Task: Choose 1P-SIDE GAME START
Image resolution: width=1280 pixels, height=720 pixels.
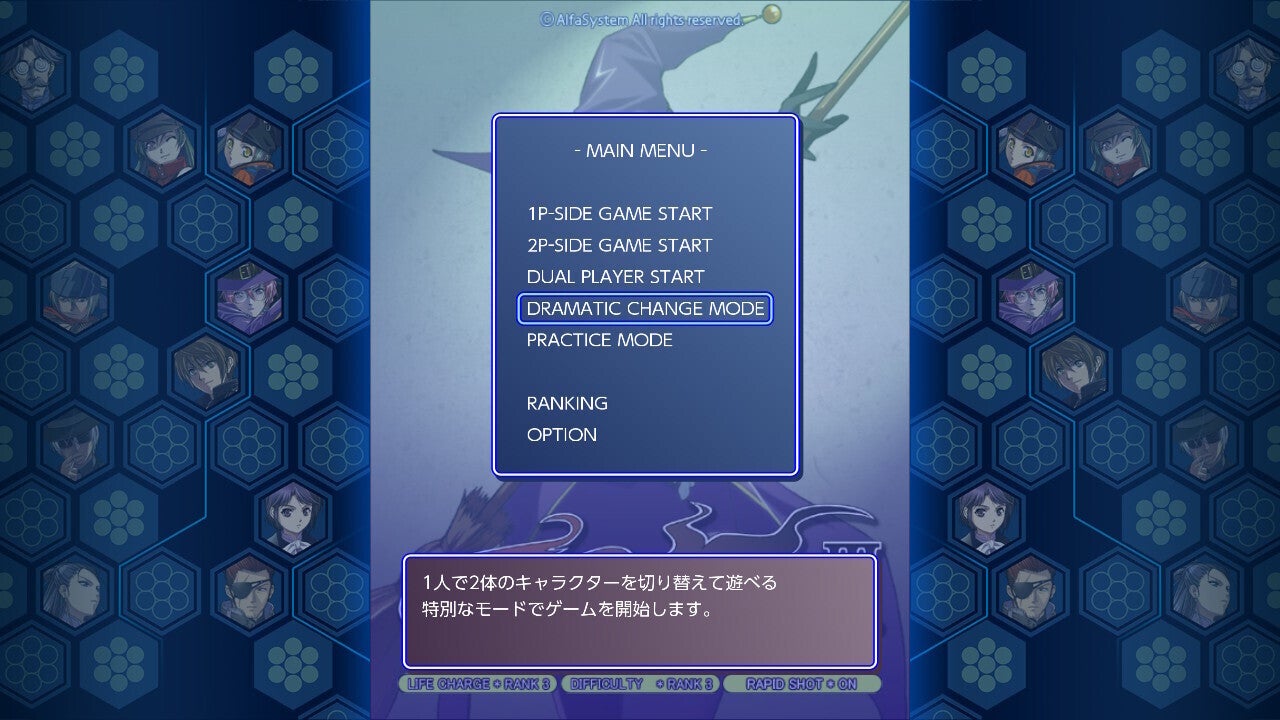Action: (619, 214)
